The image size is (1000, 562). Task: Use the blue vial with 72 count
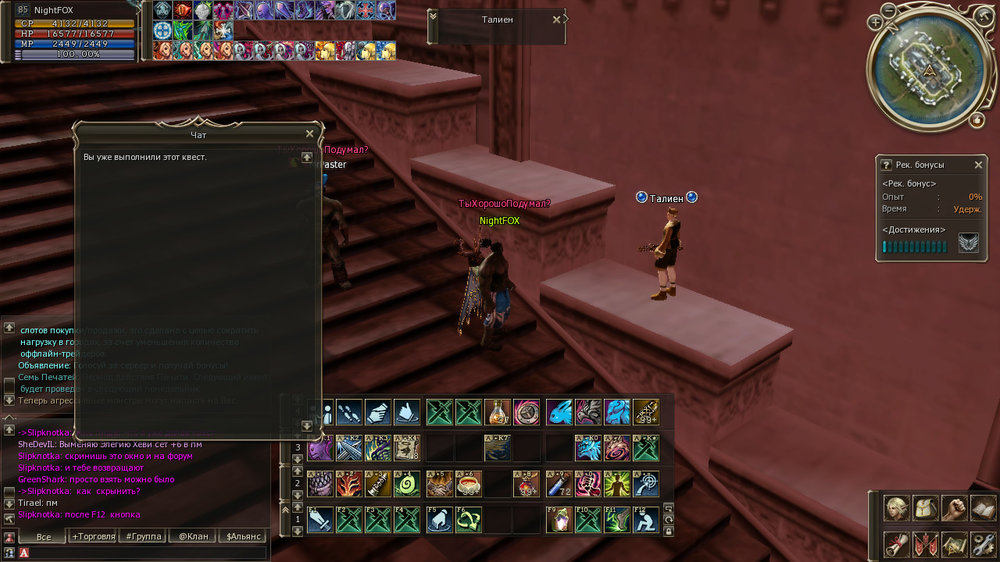tap(558, 484)
